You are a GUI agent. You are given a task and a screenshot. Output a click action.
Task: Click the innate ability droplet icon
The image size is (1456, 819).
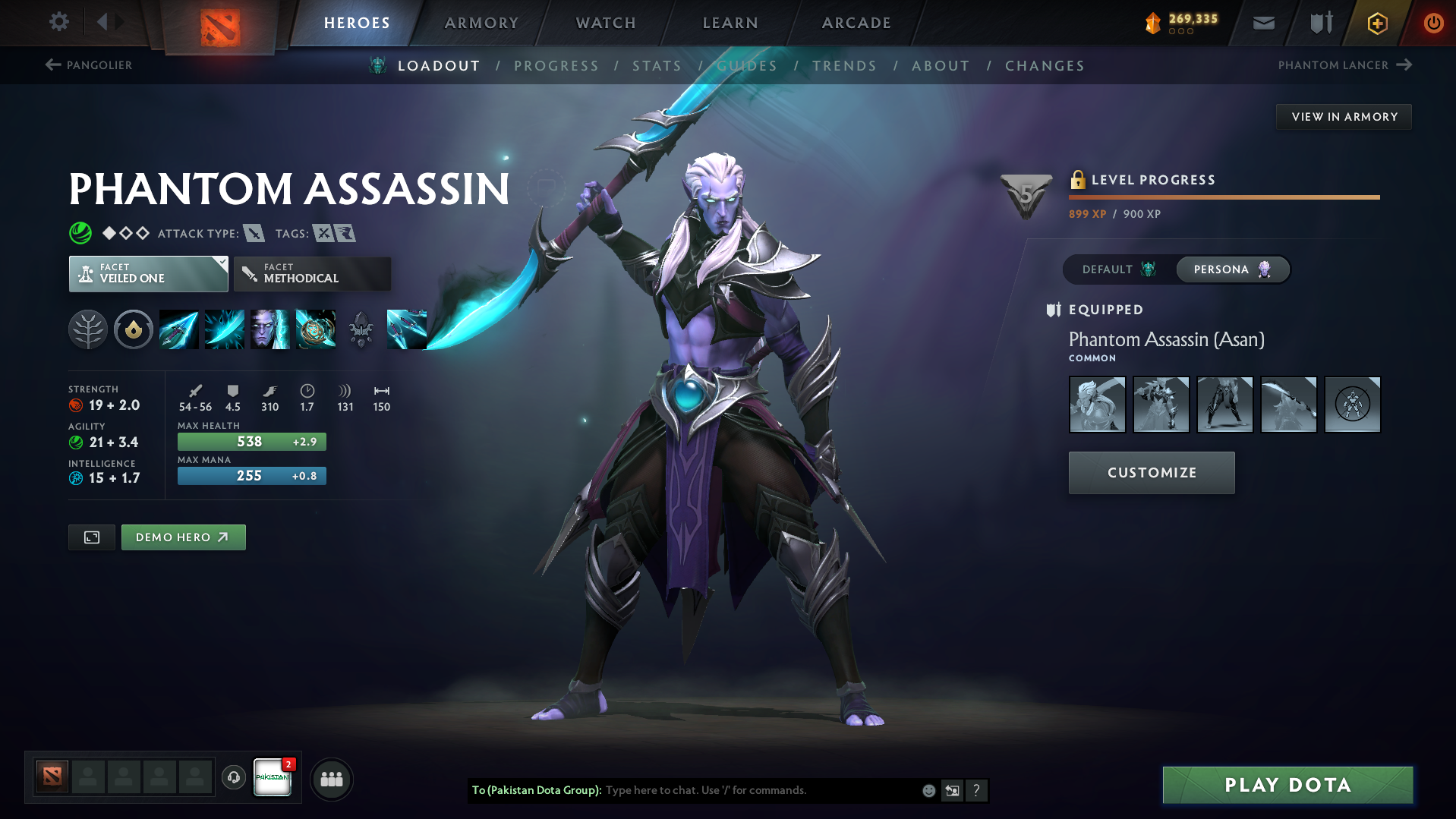pos(133,329)
